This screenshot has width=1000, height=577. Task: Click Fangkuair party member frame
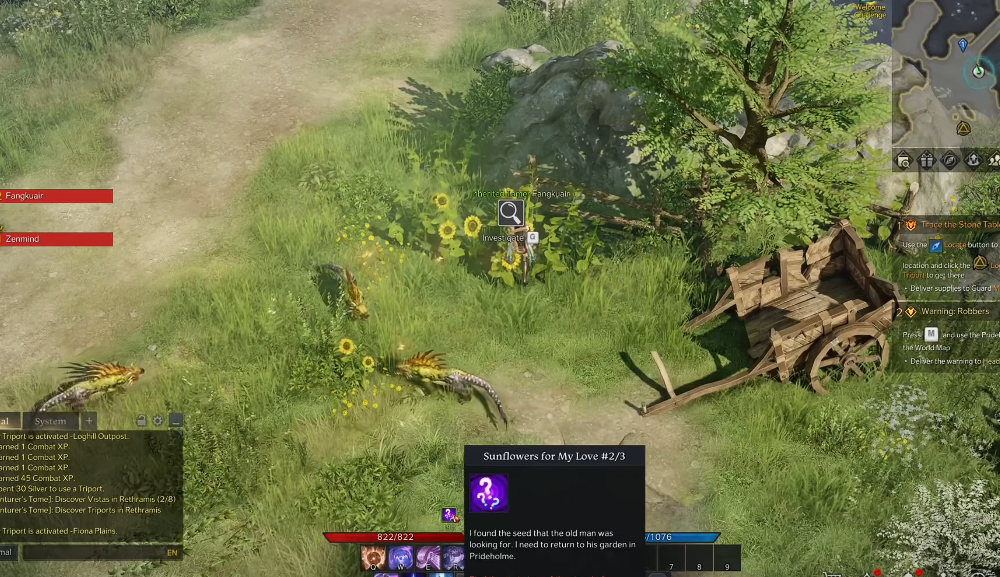pos(56,196)
